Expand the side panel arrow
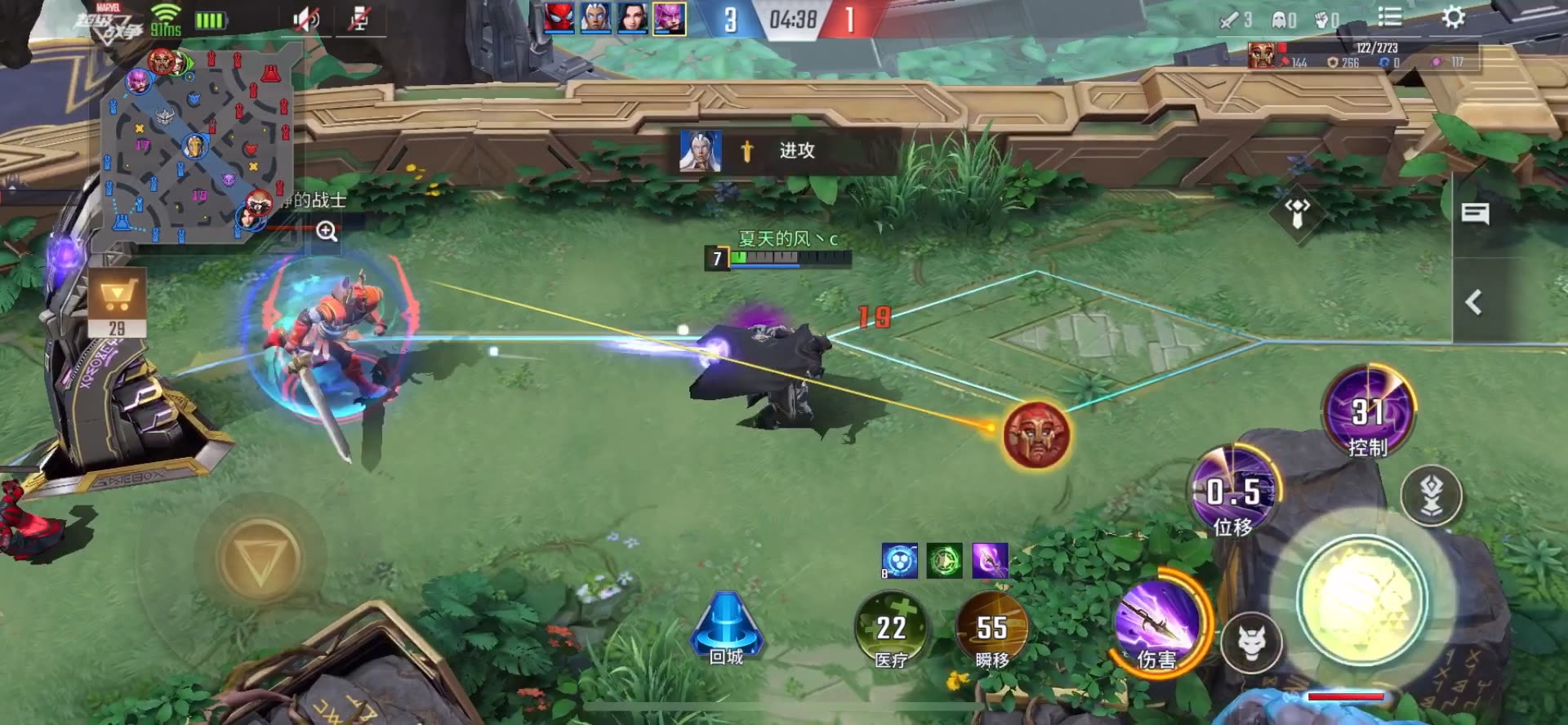The image size is (1568, 725). pyautogui.click(x=1473, y=303)
